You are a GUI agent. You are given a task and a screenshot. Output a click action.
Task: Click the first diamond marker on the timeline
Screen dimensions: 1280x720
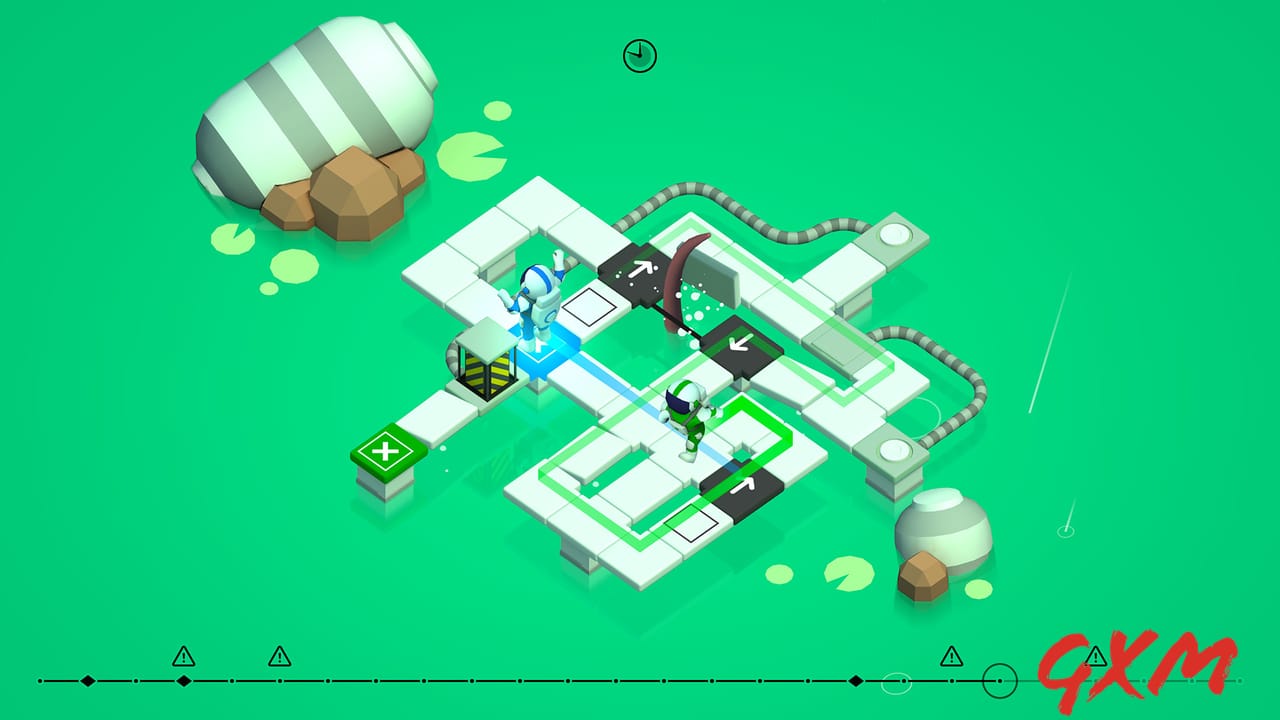coord(88,678)
